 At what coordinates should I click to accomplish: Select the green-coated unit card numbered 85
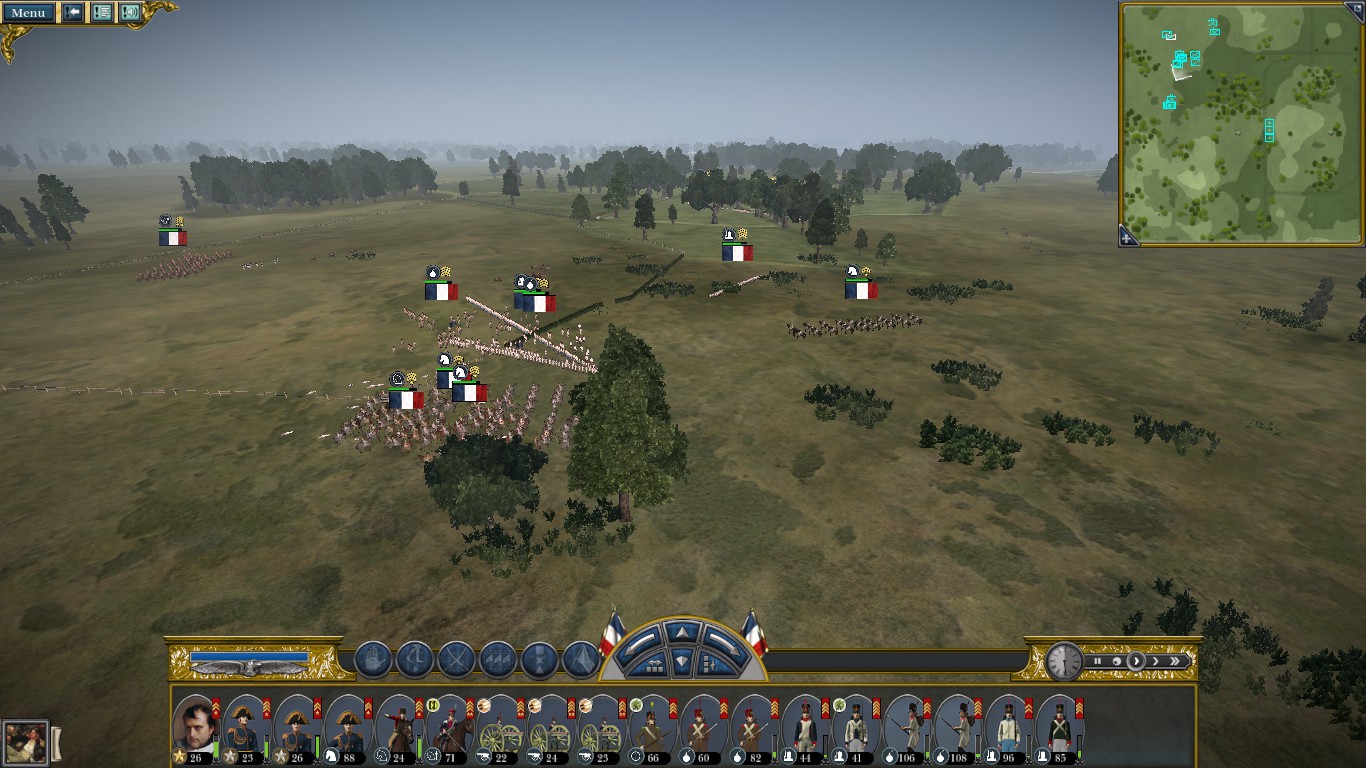pos(1060,727)
